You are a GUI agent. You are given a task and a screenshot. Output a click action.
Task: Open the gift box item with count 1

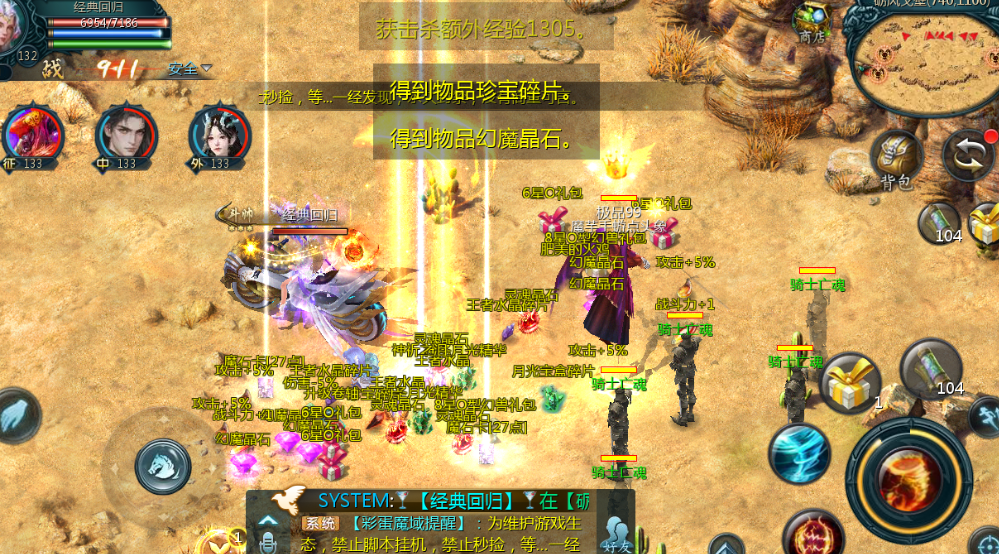pyautogui.click(x=849, y=383)
